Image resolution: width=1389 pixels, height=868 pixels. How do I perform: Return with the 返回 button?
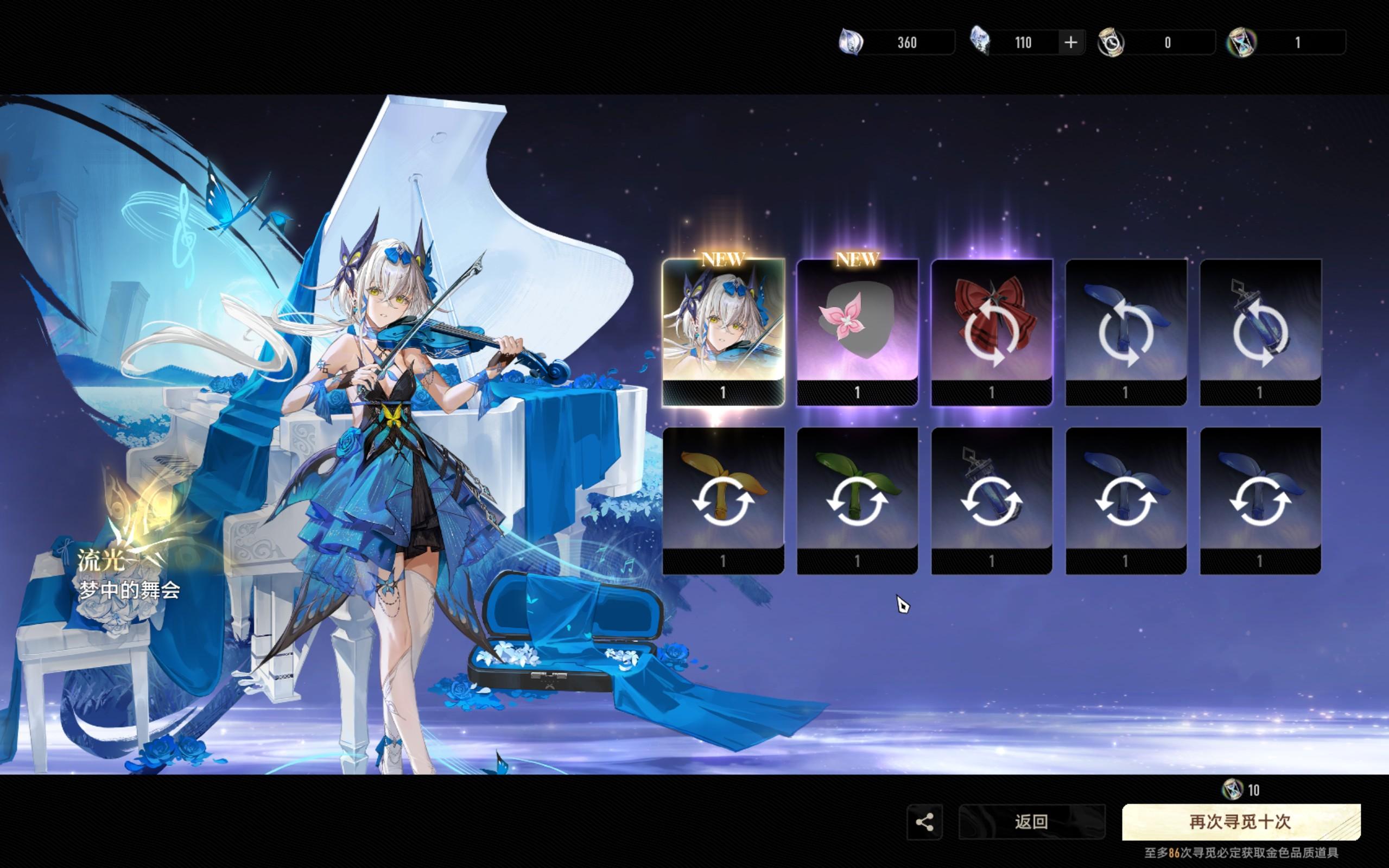(x=1031, y=821)
